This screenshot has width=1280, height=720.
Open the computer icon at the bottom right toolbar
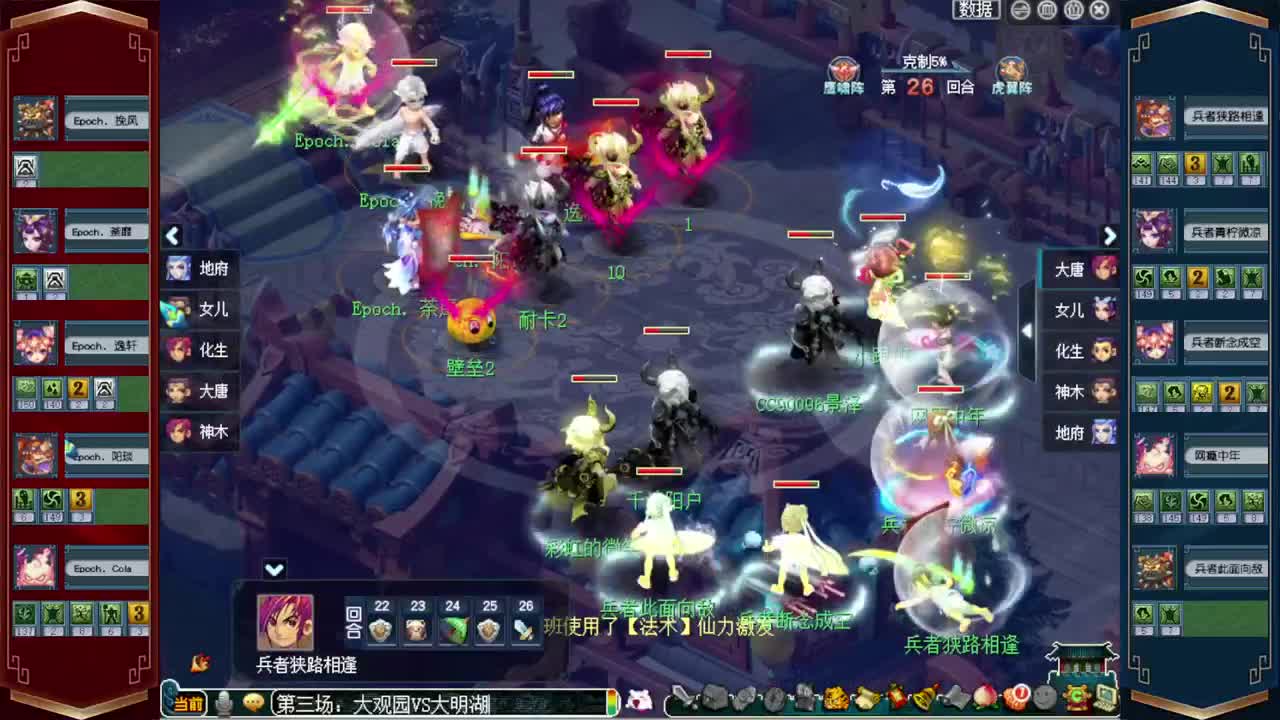[1104, 697]
